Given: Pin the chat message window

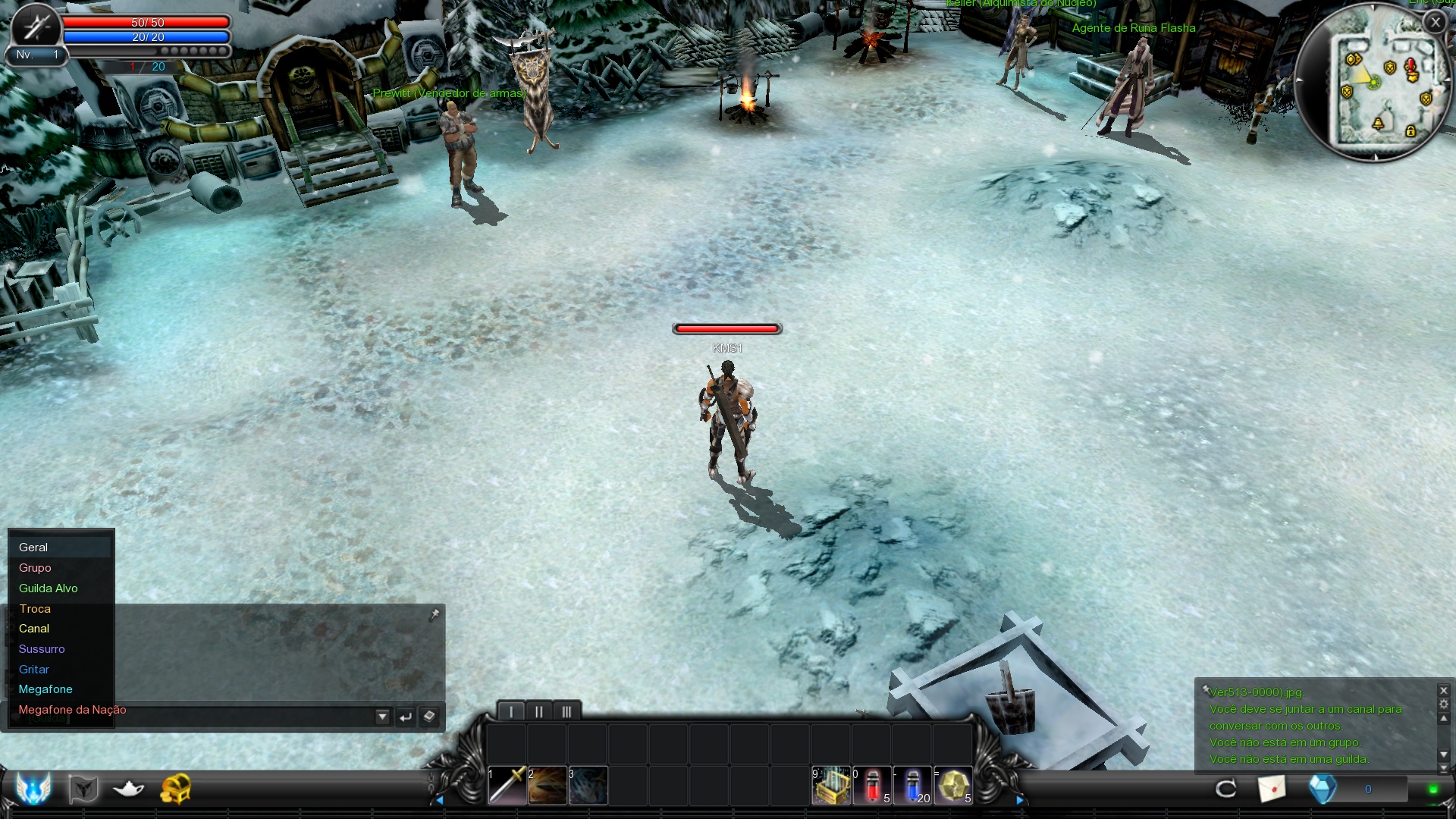Looking at the screenshot, I should click(435, 614).
